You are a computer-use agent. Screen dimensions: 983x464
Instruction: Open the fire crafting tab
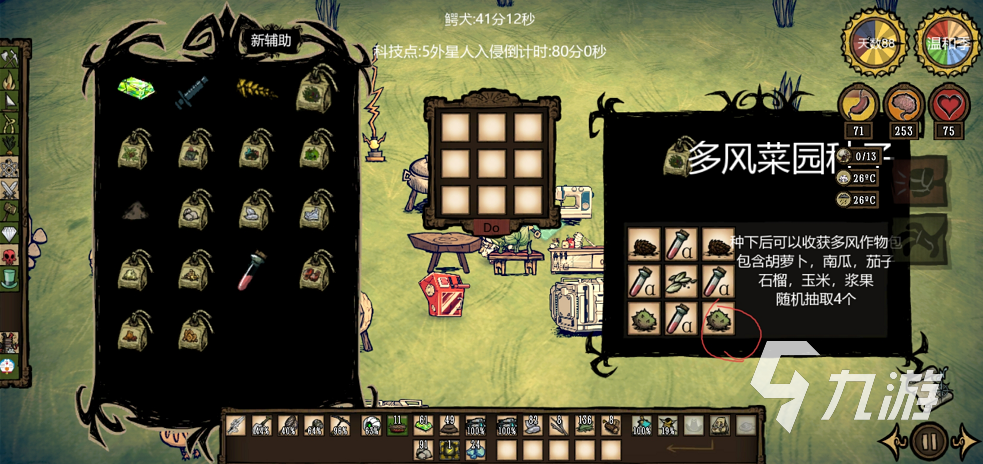(10, 100)
